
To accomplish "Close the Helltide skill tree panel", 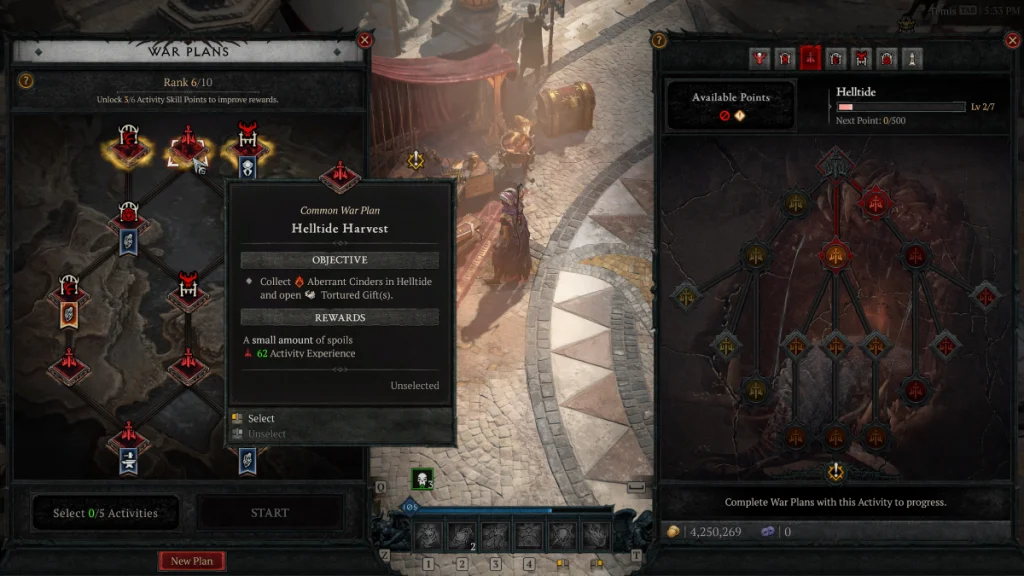I will coord(1011,40).
